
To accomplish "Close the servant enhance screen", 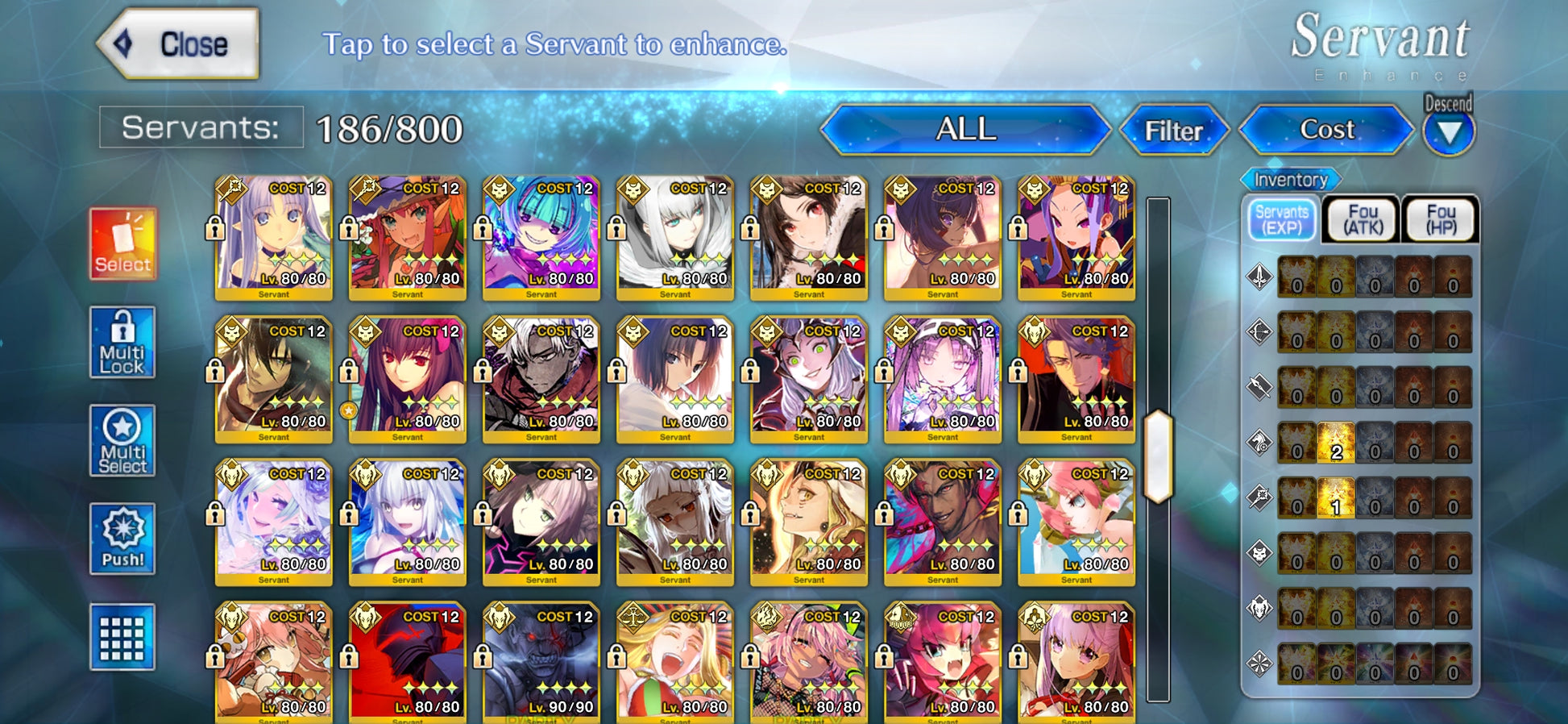I will (x=179, y=44).
